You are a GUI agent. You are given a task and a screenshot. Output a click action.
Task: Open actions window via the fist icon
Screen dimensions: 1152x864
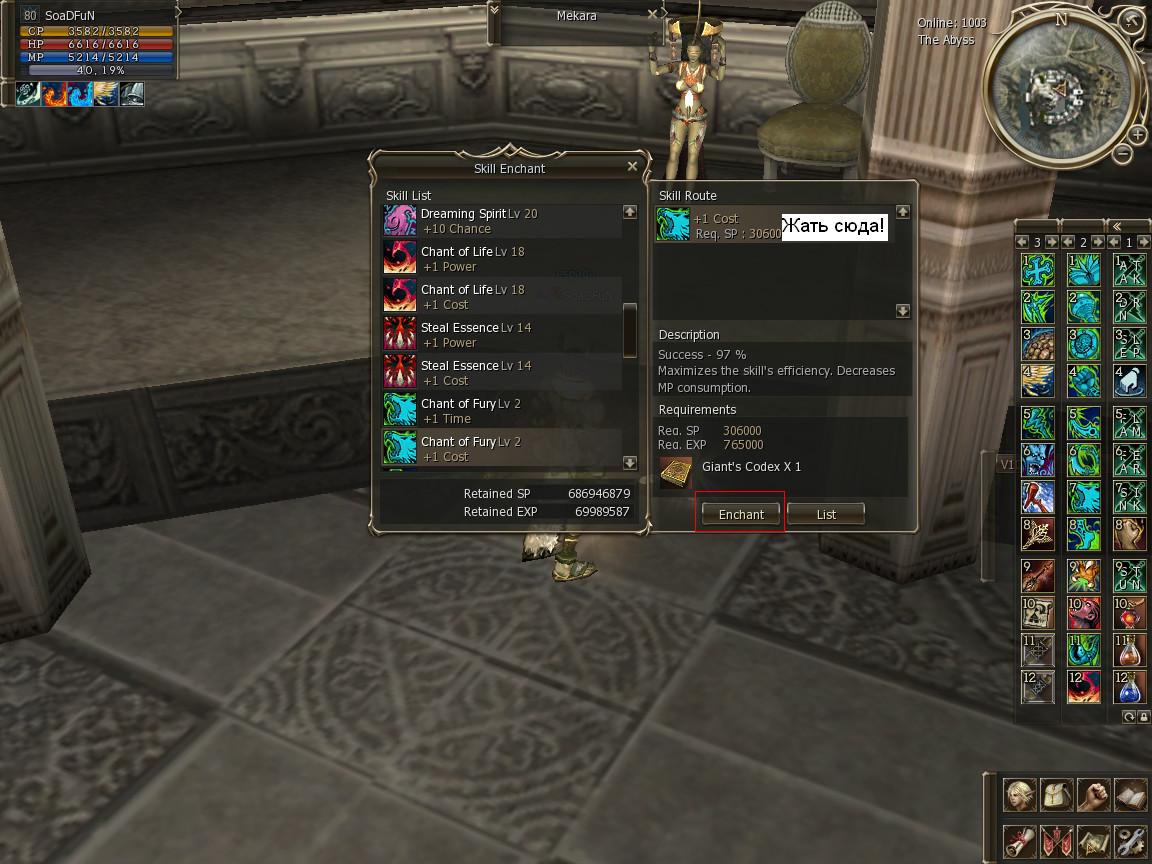[1094, 796]
